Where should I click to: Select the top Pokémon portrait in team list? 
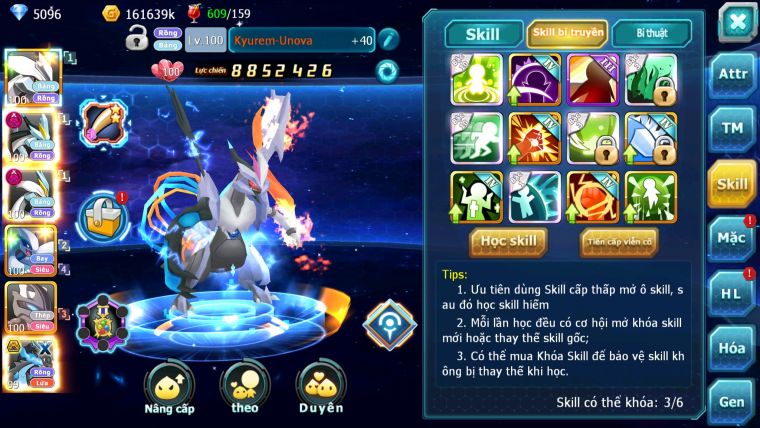pos(32,77)
